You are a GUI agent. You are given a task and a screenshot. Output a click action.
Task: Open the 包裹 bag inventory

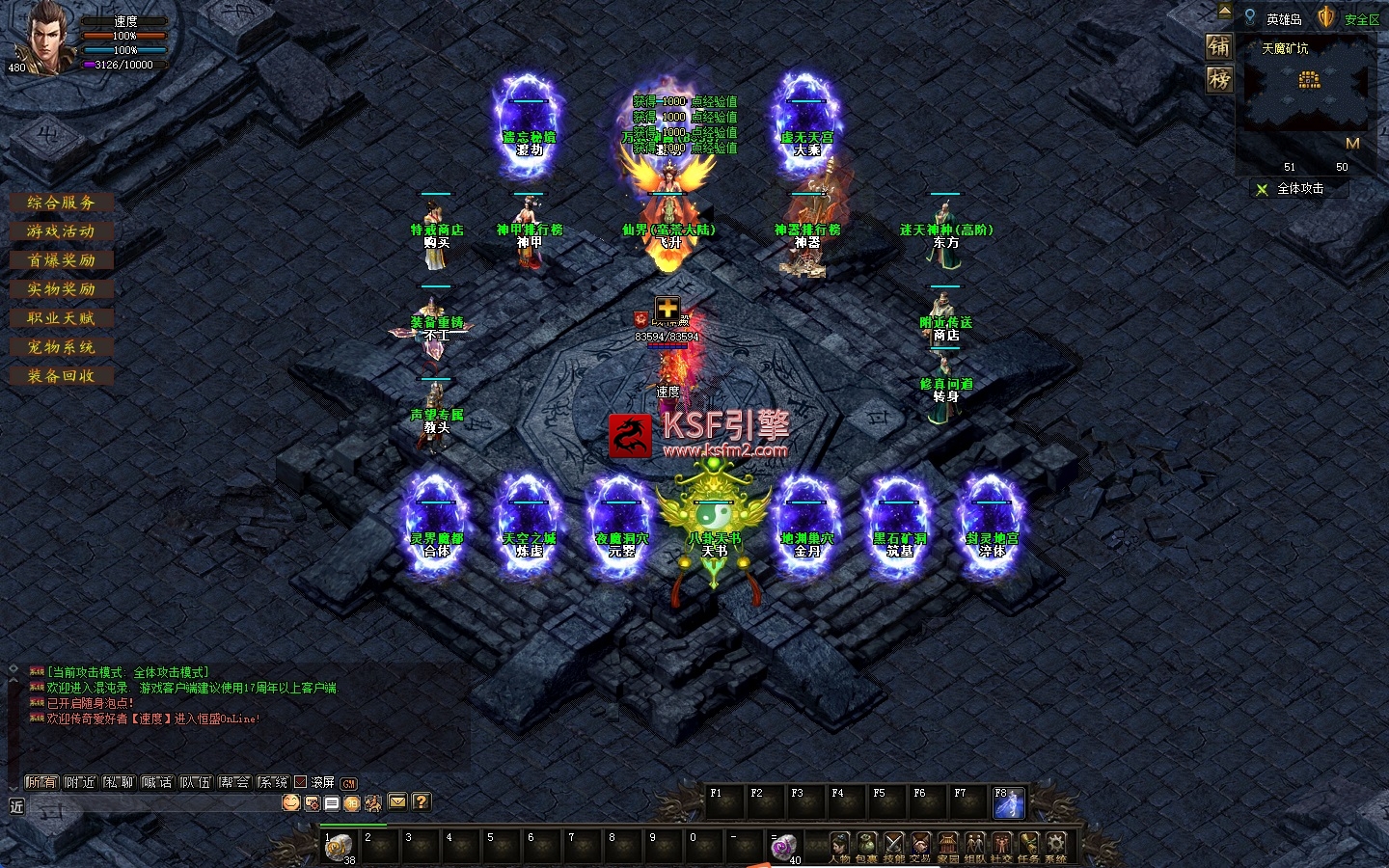click(x=866, y=847)
